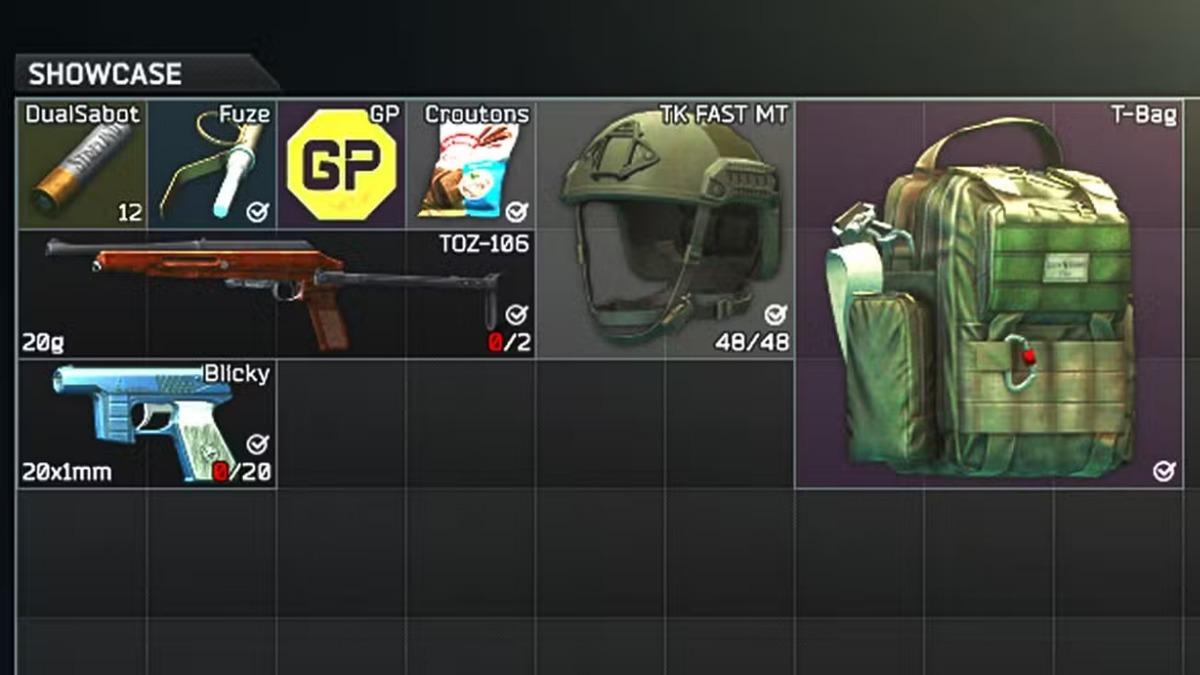The image size is (1200, 675).
Task: Pick the yellow GP coin
Action: 341,165
